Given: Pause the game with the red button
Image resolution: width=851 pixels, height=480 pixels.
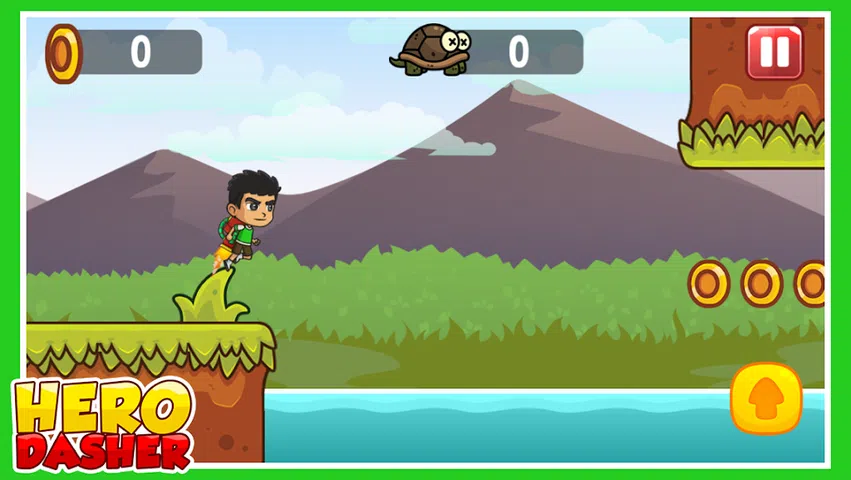Looking at the screenshot, I should pyautogui.click(x=774, y=52).
